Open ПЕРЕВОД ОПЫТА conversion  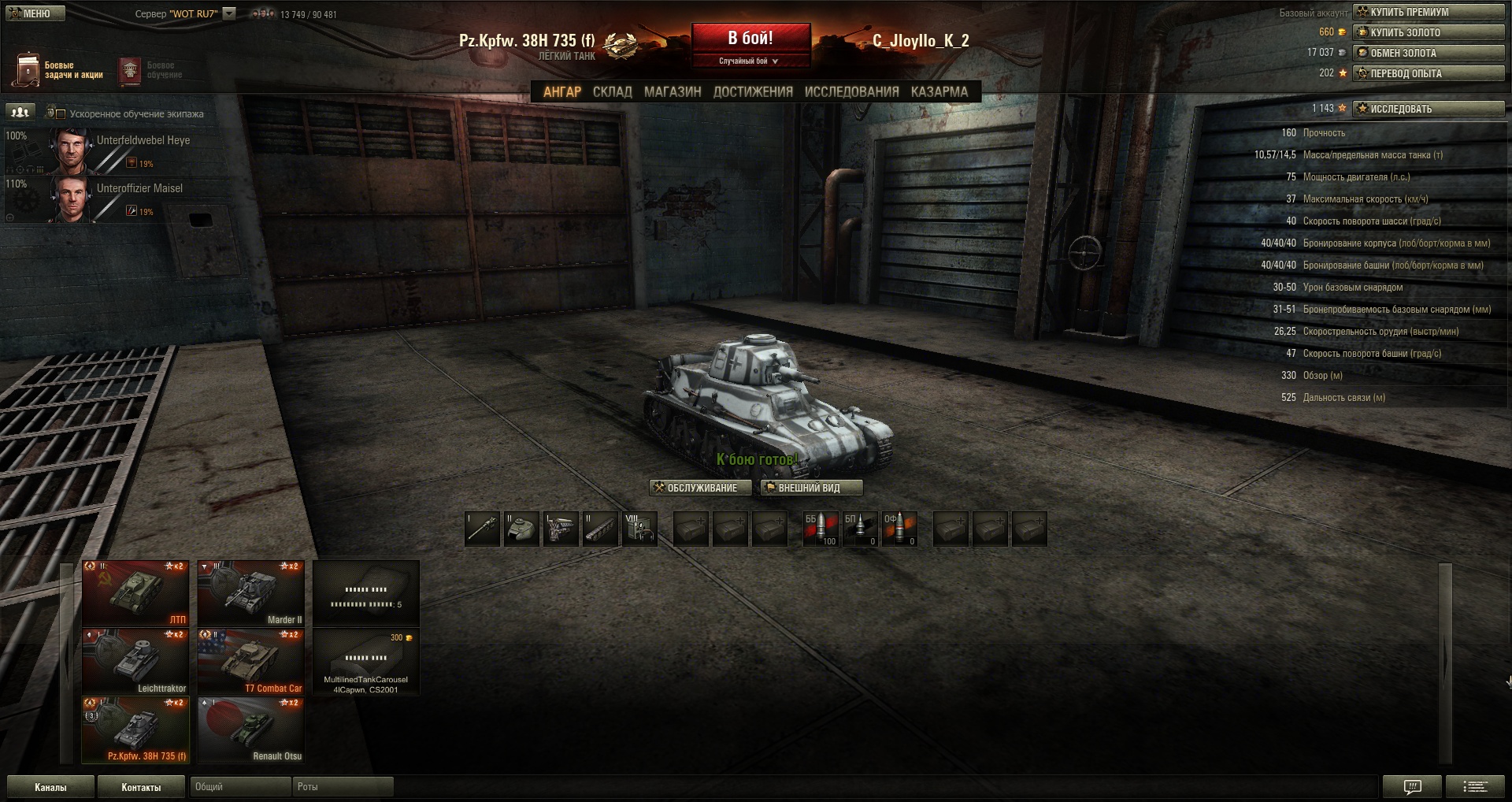(1428, 73)
